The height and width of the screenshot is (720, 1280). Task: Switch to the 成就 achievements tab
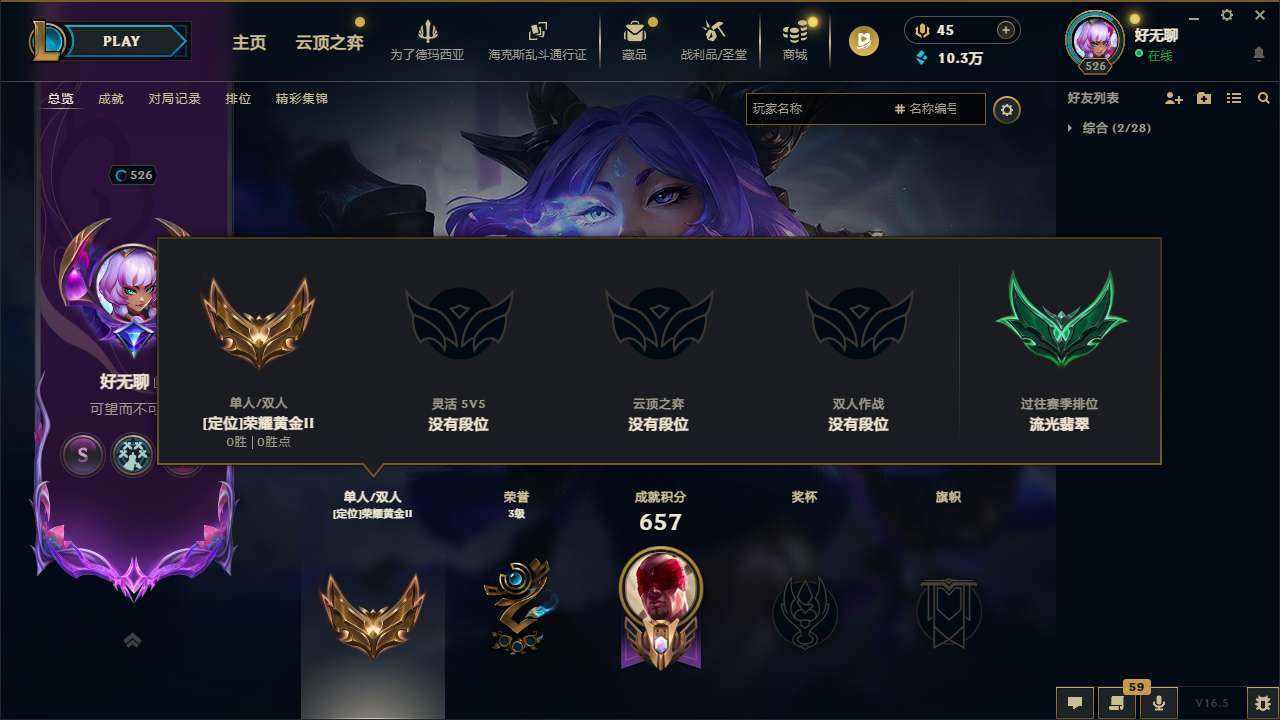coord(110,98)
